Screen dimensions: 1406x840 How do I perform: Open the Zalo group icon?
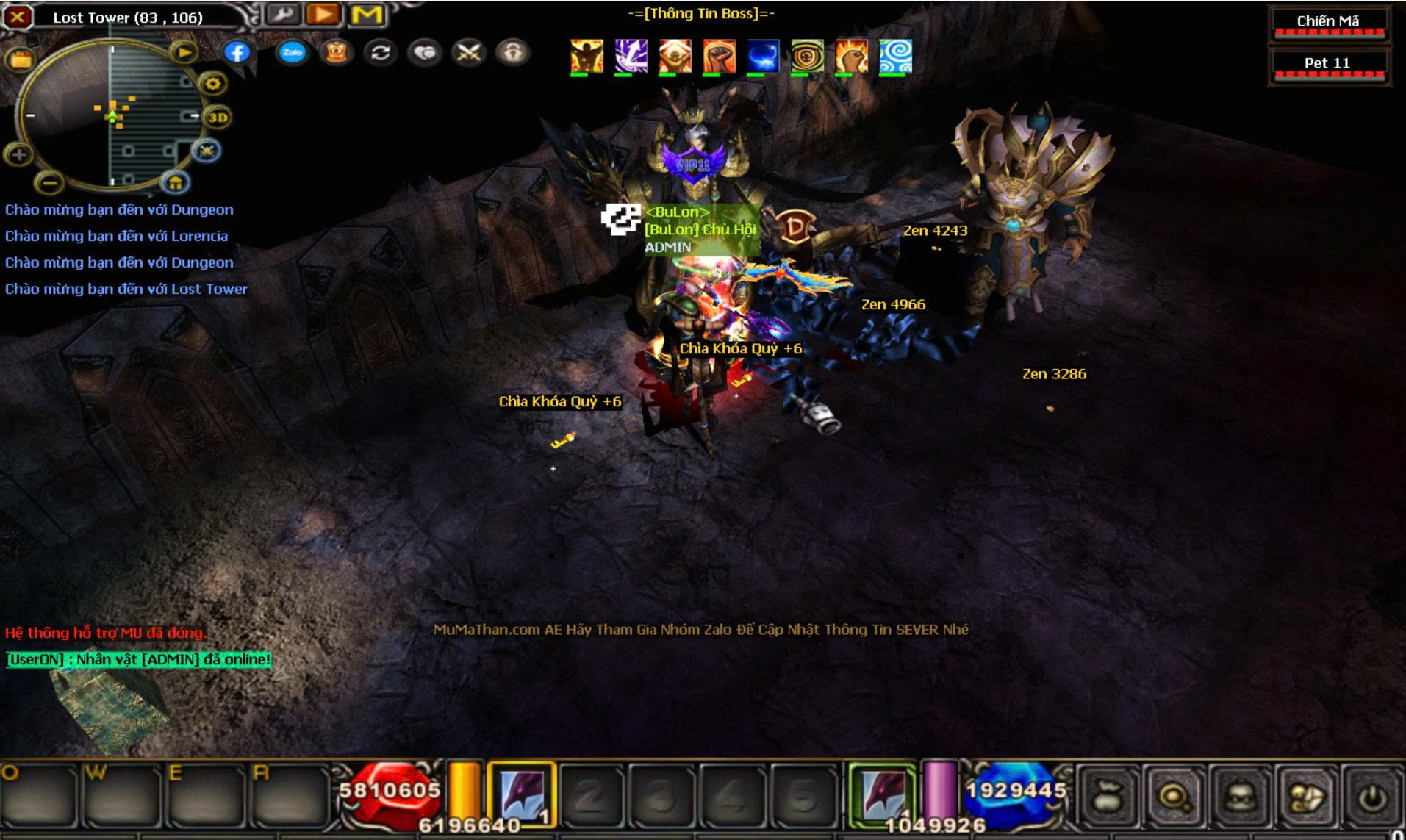click(x=292, y=52)
